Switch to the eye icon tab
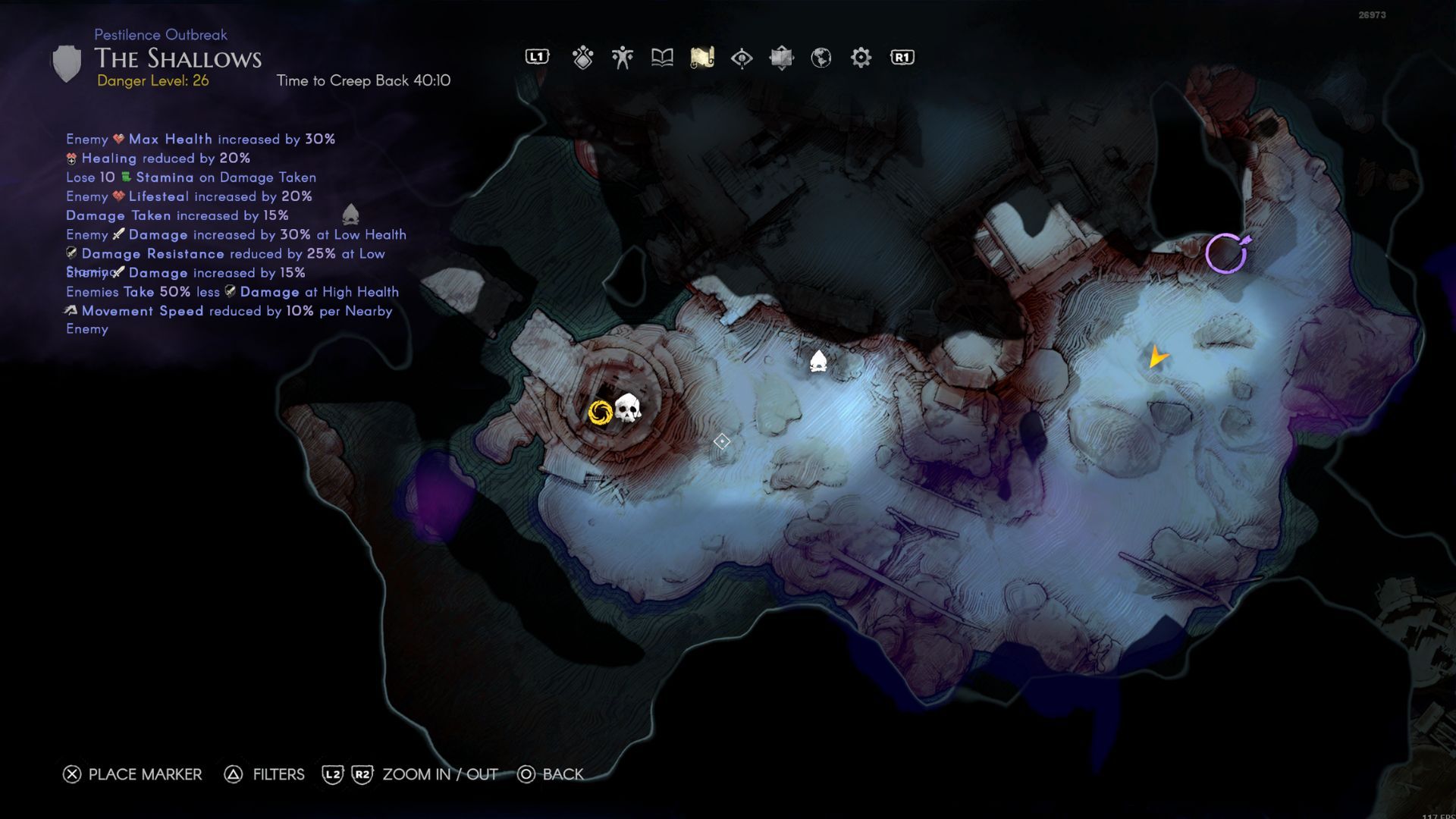This screenshot has width=1456, height=819. pyautogui.click(x=742, y=58)
